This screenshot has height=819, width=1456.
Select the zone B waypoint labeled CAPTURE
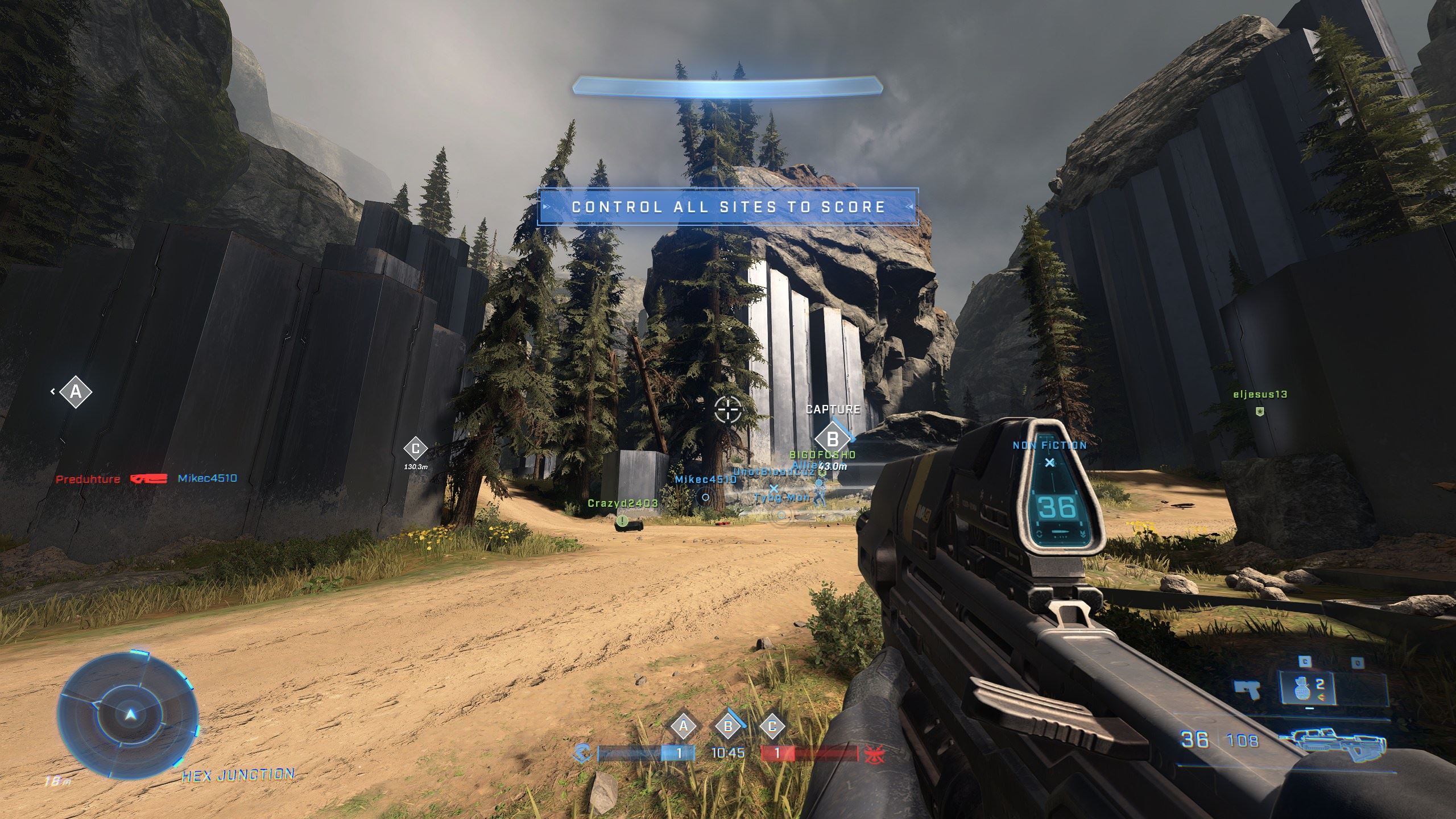[832, 439]
